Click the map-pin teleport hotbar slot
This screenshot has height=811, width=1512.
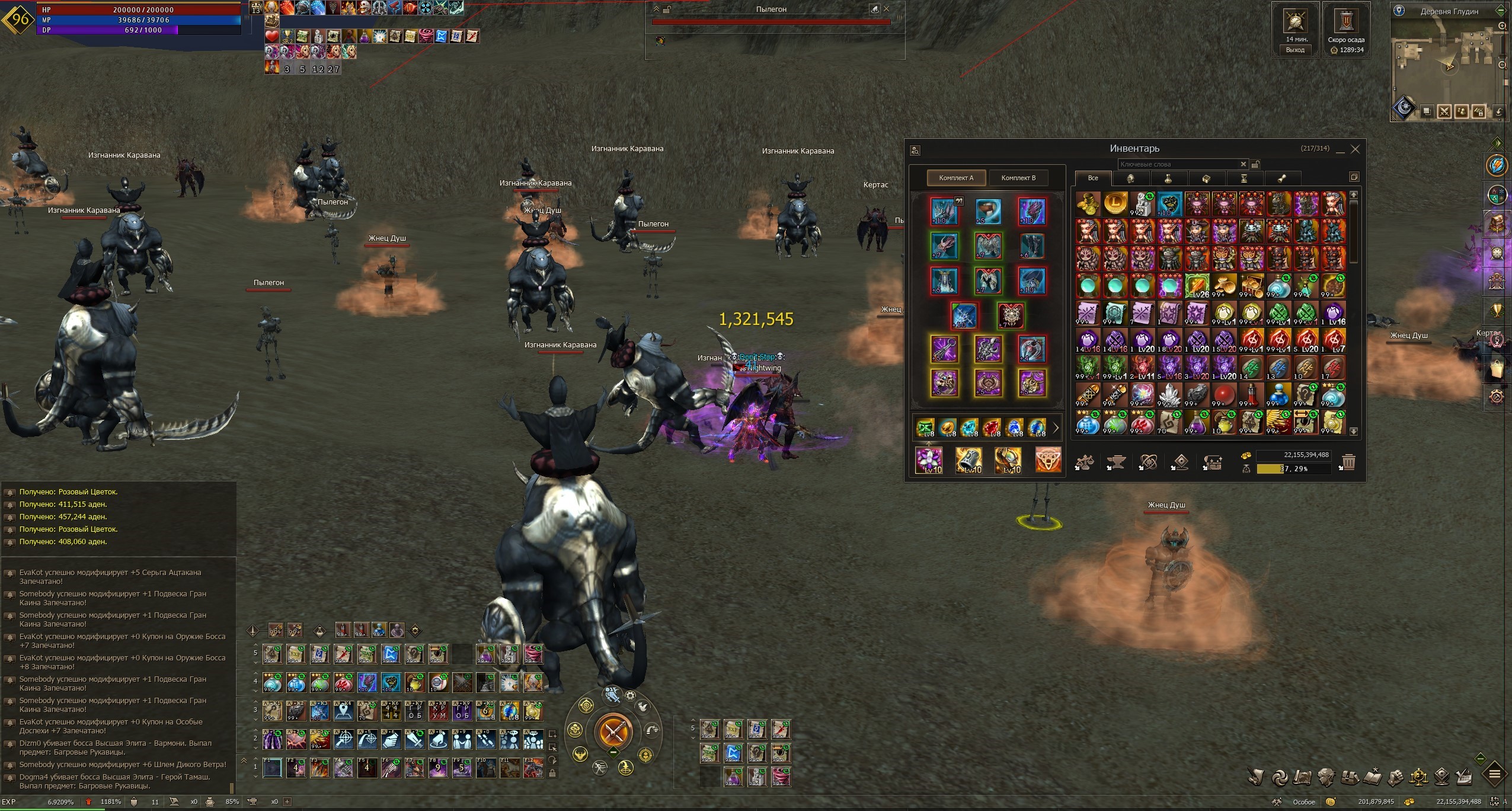tap(343, 711)
